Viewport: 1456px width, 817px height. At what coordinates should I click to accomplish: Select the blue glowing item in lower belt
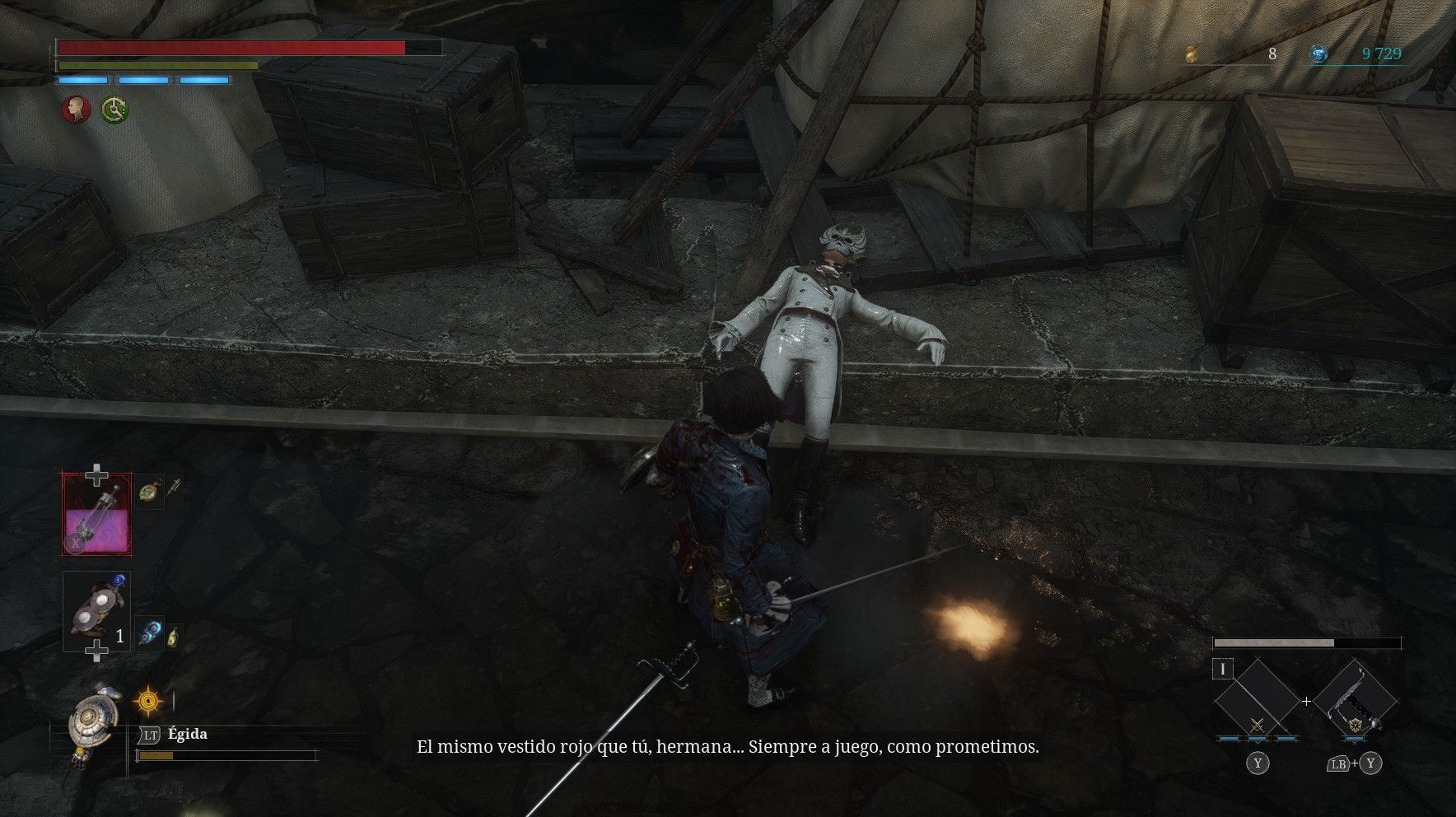148,633
